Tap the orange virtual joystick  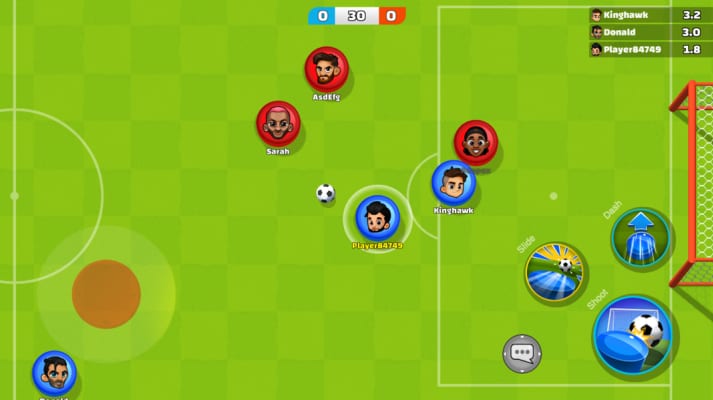click(106, 293)
